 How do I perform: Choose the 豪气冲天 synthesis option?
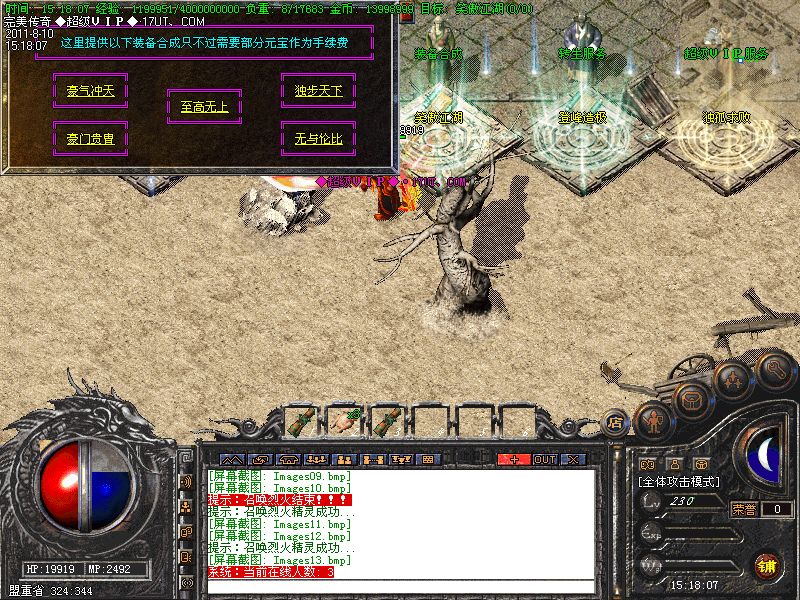pos(91,90)
